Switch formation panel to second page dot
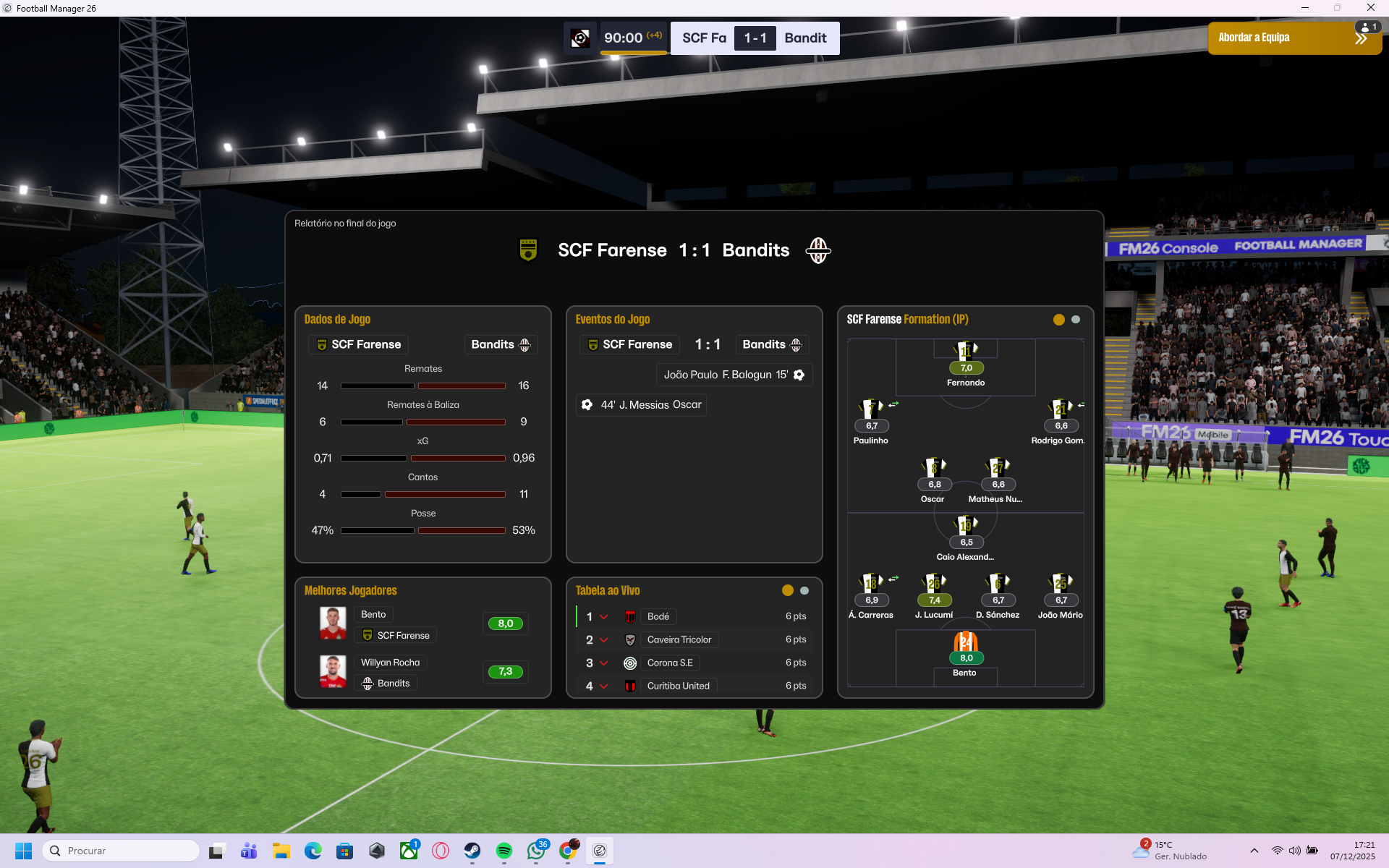1389x868 pixels. coord(1076,320)
